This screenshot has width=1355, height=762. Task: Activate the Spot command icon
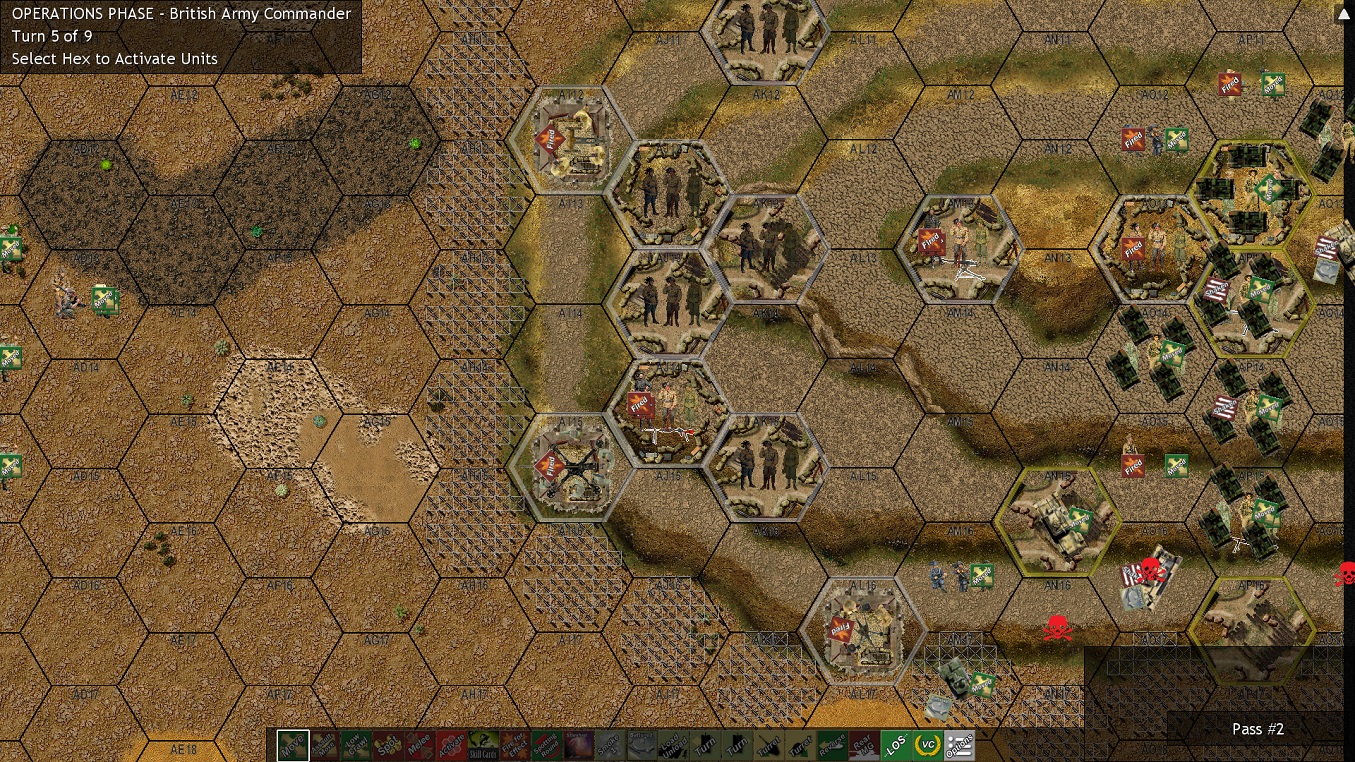[388, 746]
